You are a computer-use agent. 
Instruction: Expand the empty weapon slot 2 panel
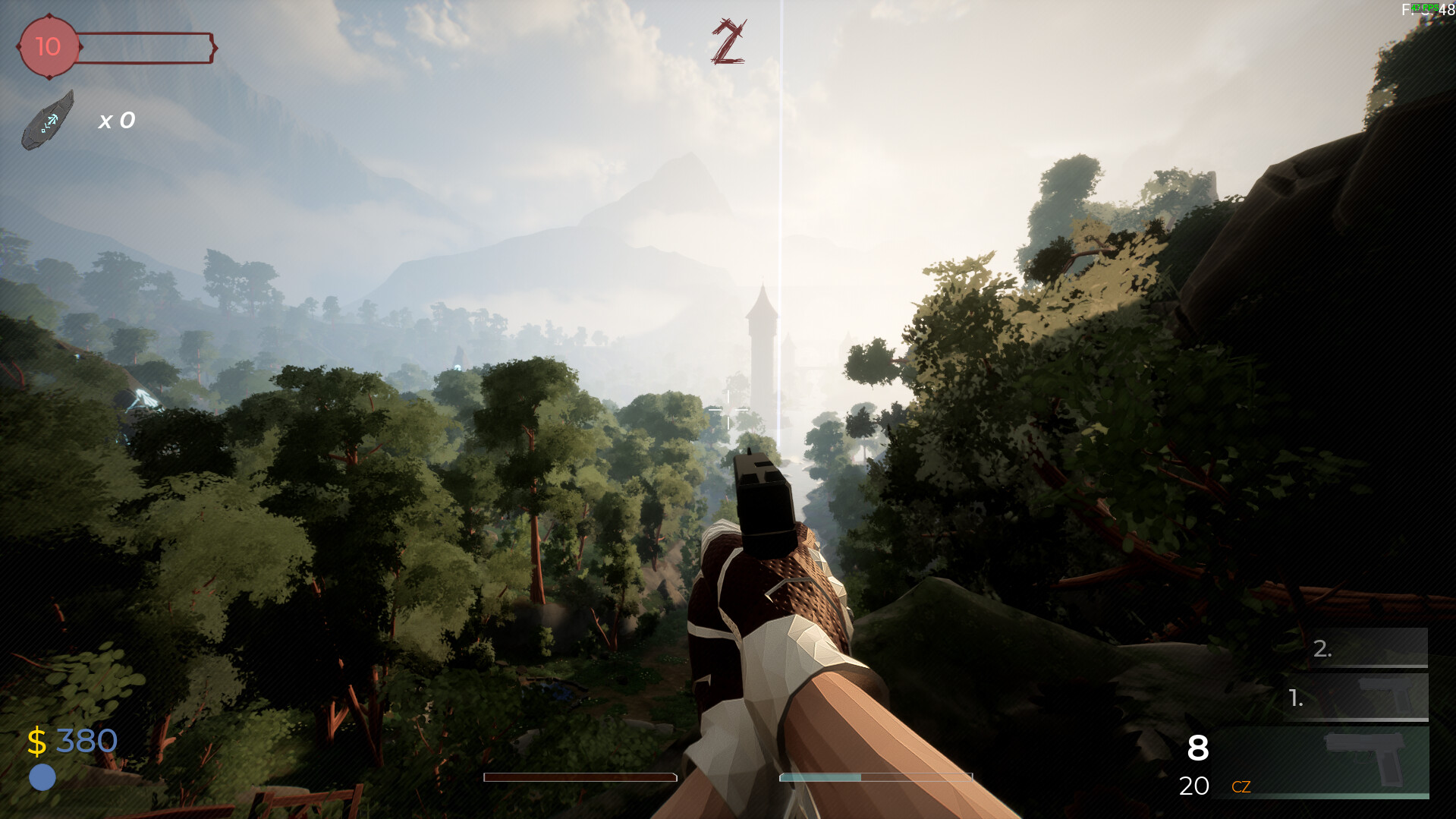click(x=1358, y=649)
